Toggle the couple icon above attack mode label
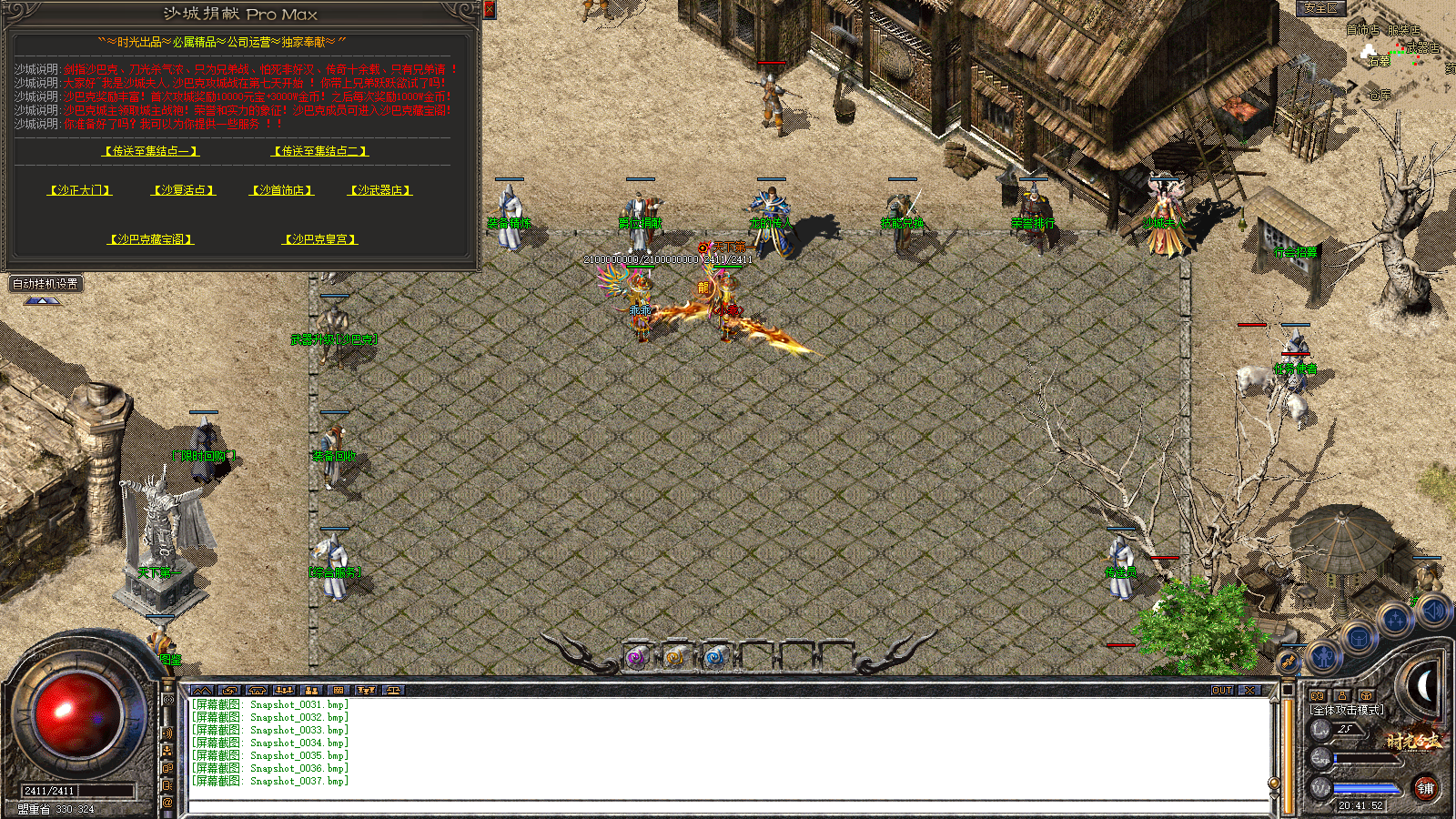The image size is (1456, 819). point(1318,695)
